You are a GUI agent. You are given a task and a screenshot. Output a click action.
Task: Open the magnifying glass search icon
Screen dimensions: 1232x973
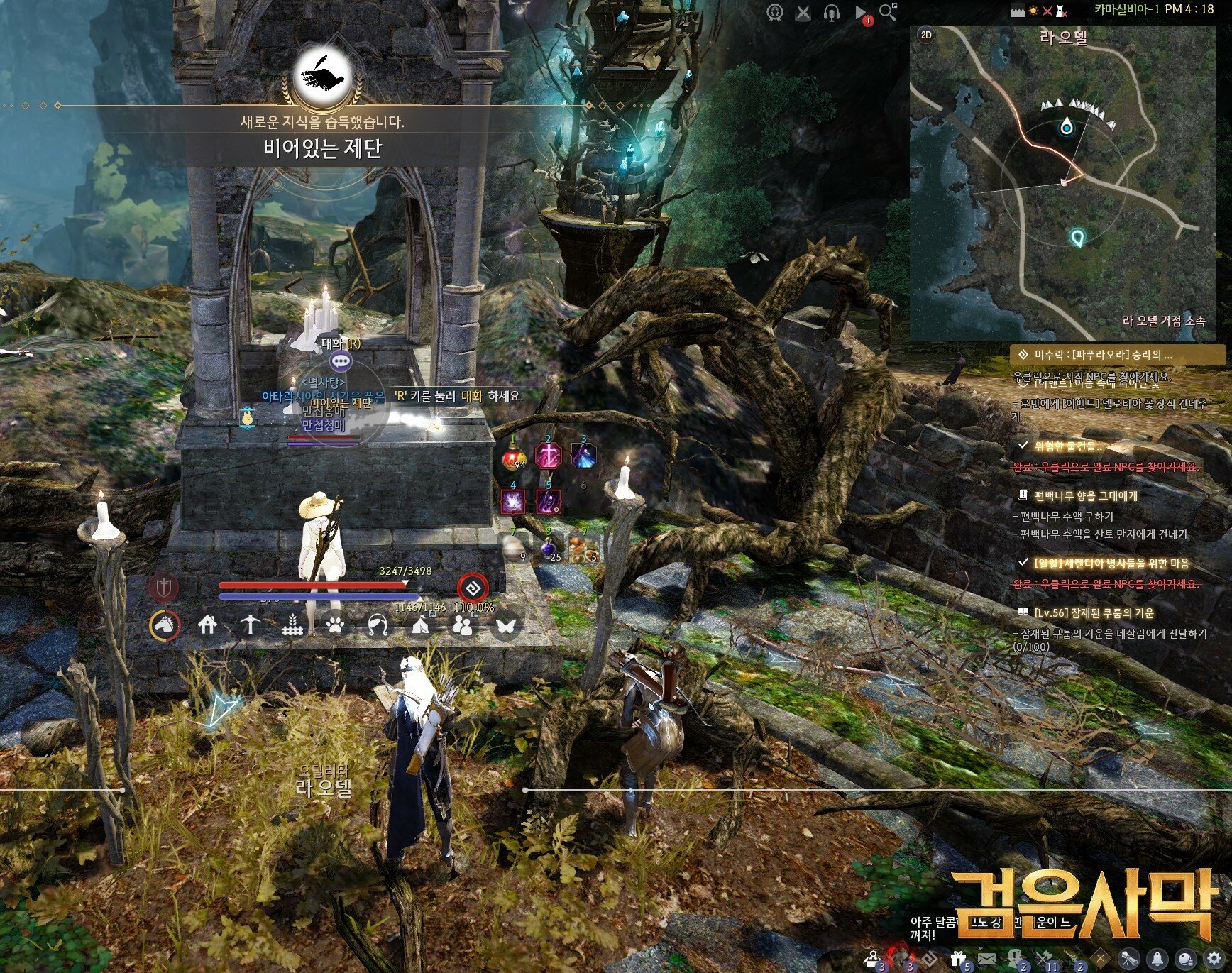pyautogui.click(x=888, y=12)
